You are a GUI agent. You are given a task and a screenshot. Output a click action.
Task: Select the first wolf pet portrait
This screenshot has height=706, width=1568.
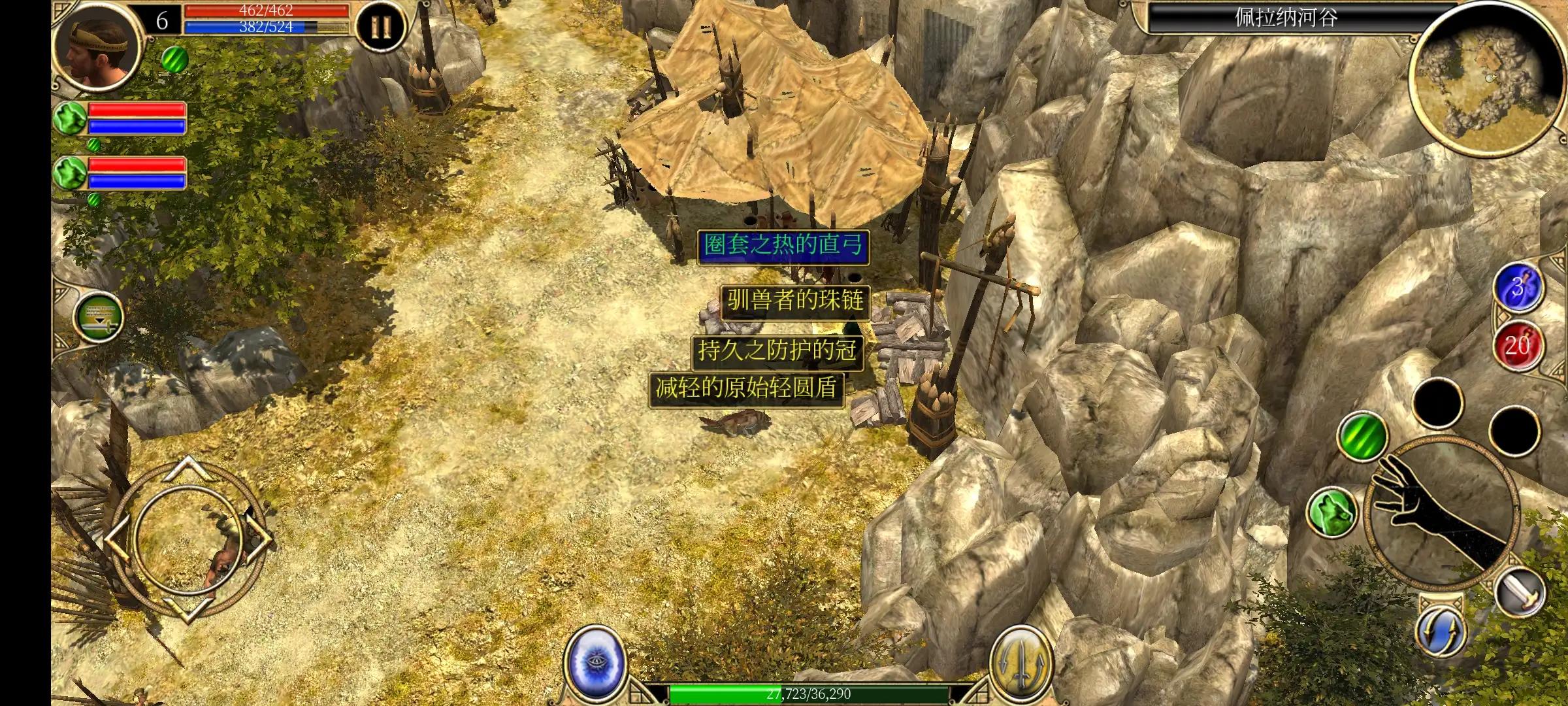coord(71,118)
